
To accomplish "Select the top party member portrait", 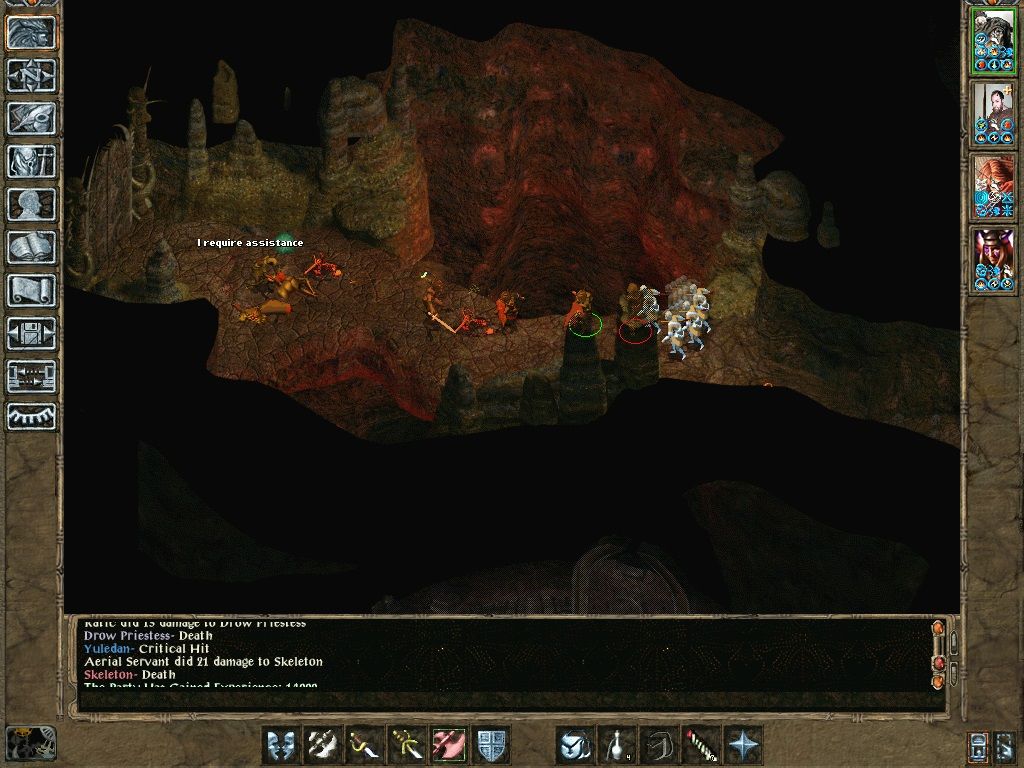I will [993, 41].
